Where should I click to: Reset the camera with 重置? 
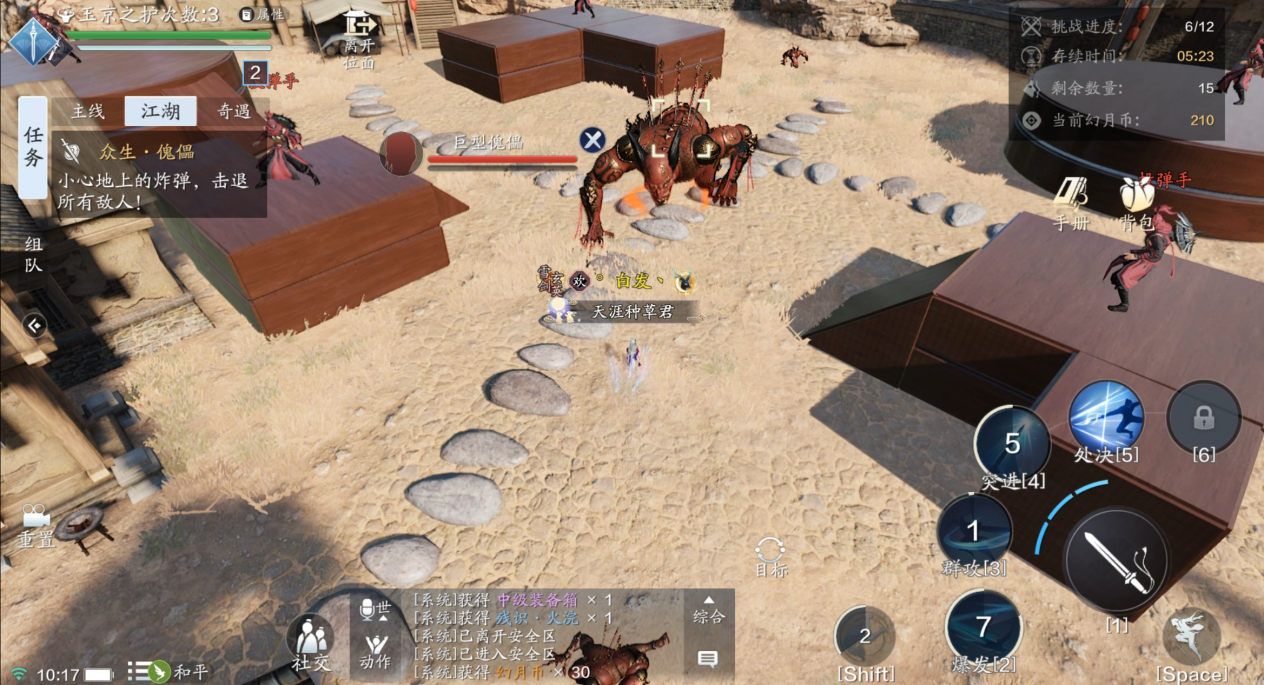coord(36,524)
